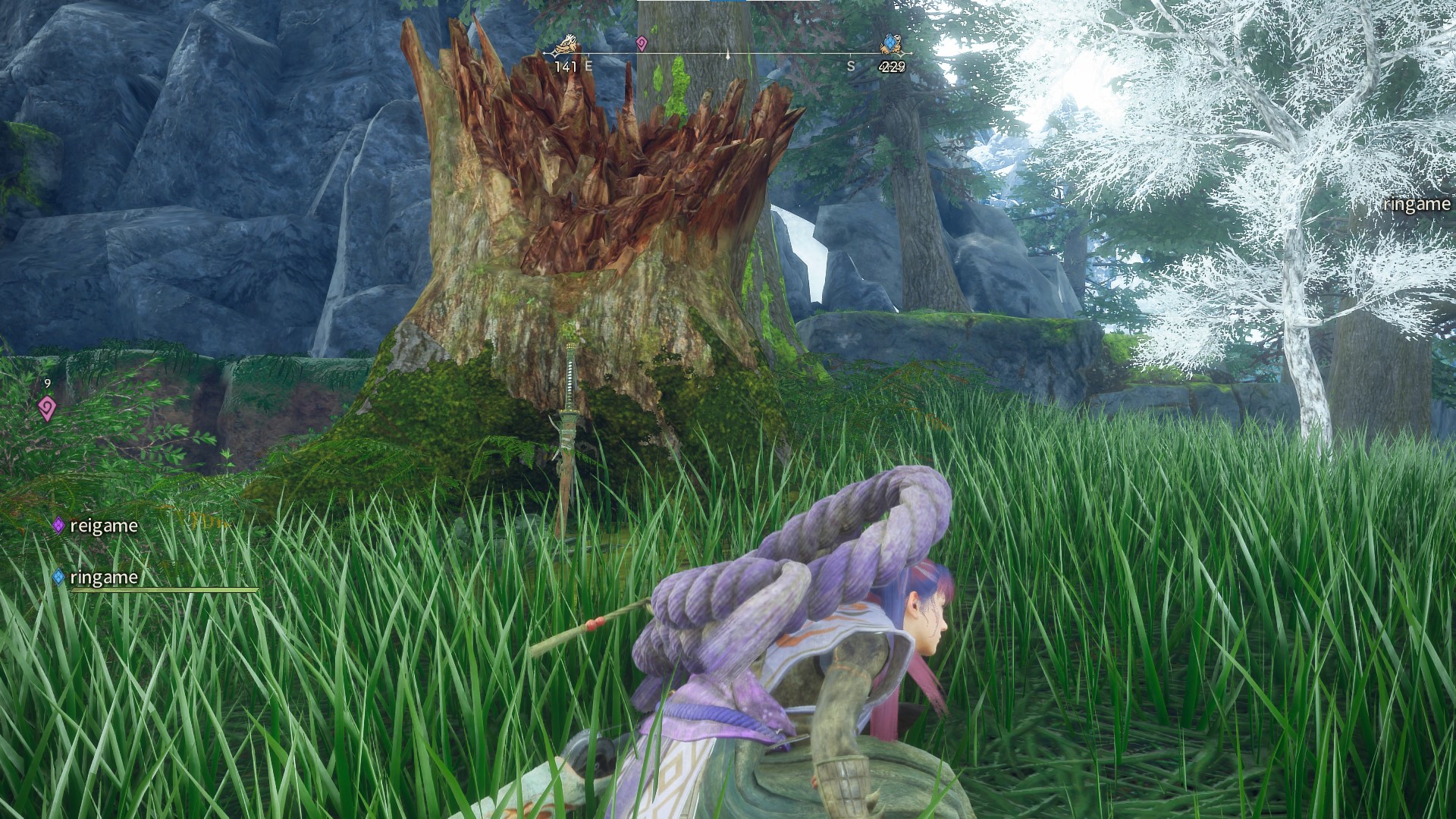Viewport: 1456px width, 819px height.
Task: Click the pink spiral waypoint marked 9
Action: (x=47, y=409)
